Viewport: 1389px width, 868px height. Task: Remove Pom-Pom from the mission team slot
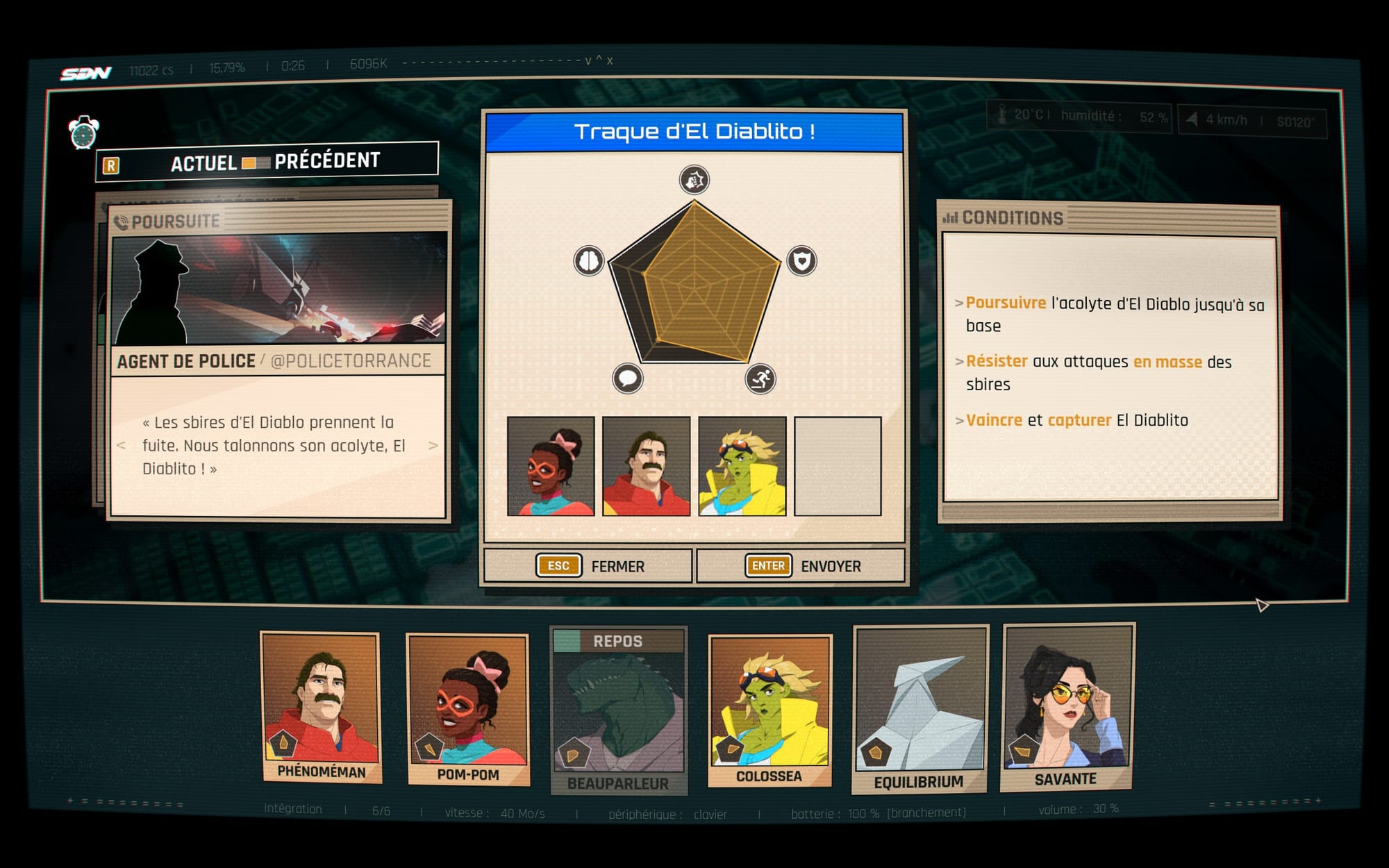[x=551, y=466]
